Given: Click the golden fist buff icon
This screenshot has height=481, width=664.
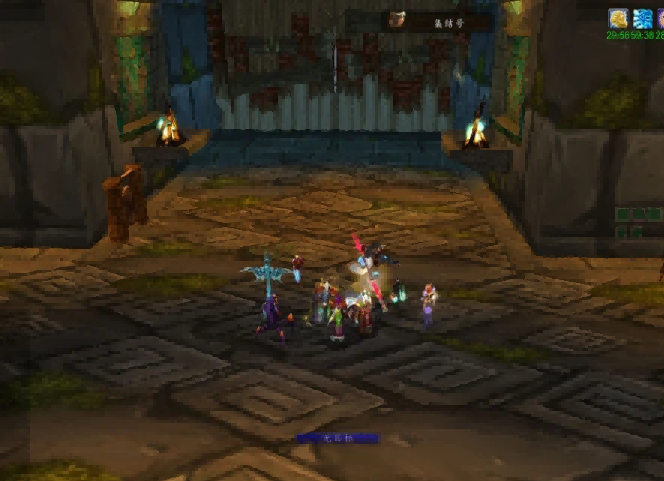Looking at the screenshot, I should click(618, 19).
